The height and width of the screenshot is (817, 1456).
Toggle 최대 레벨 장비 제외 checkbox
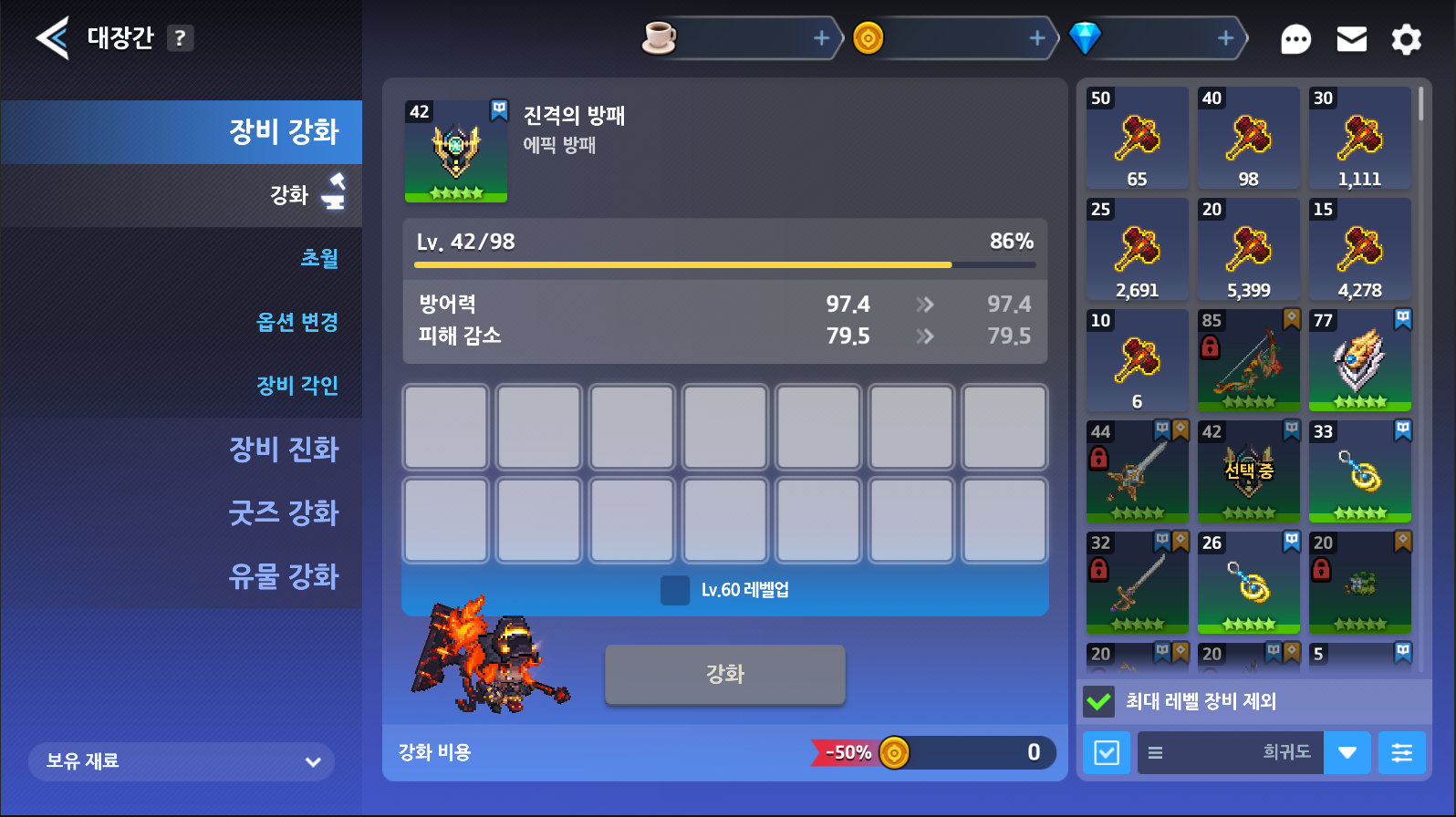click(x=1099, y=701)
